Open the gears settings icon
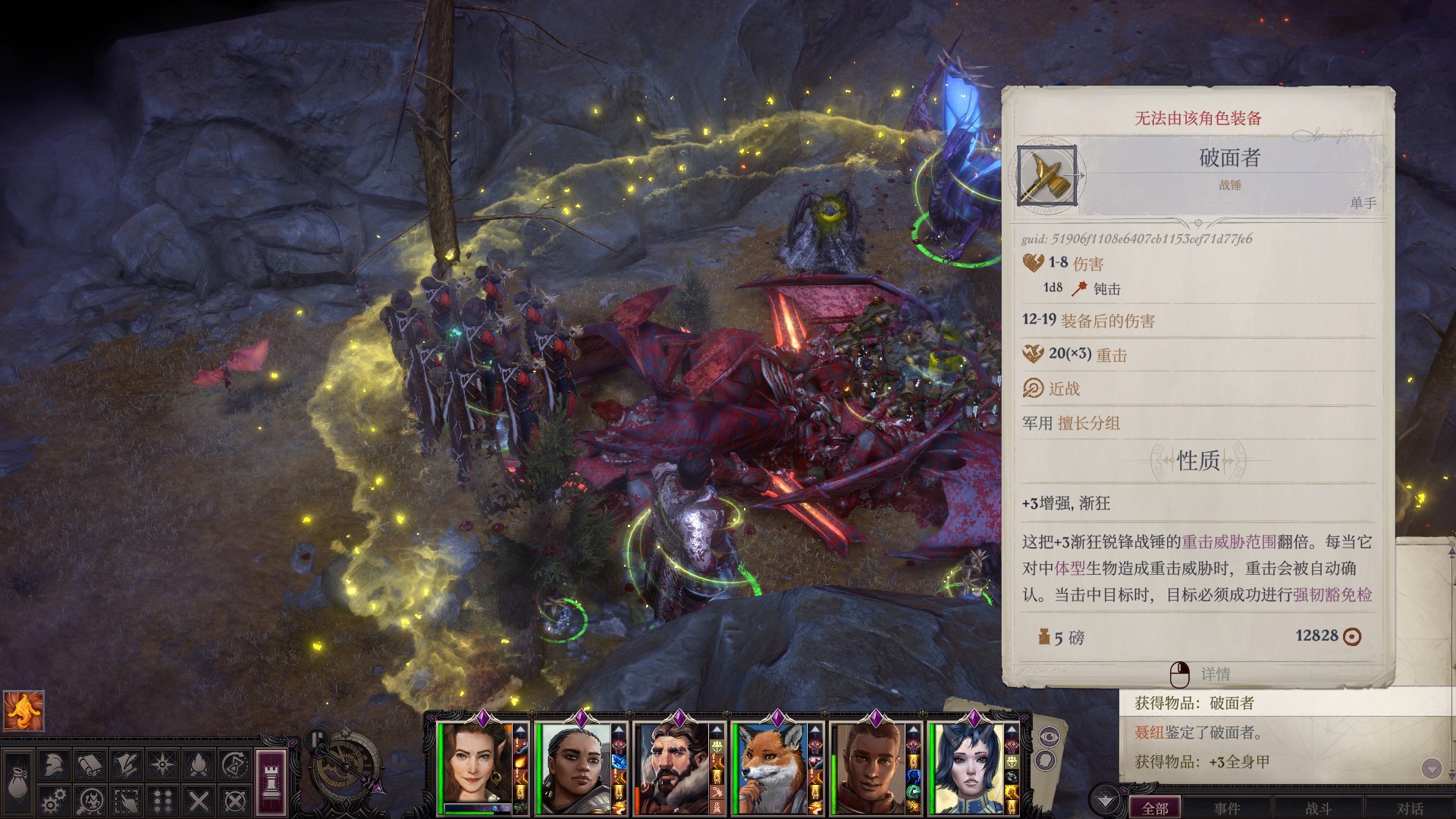1456x819 pixels. (x=52, y=801)
